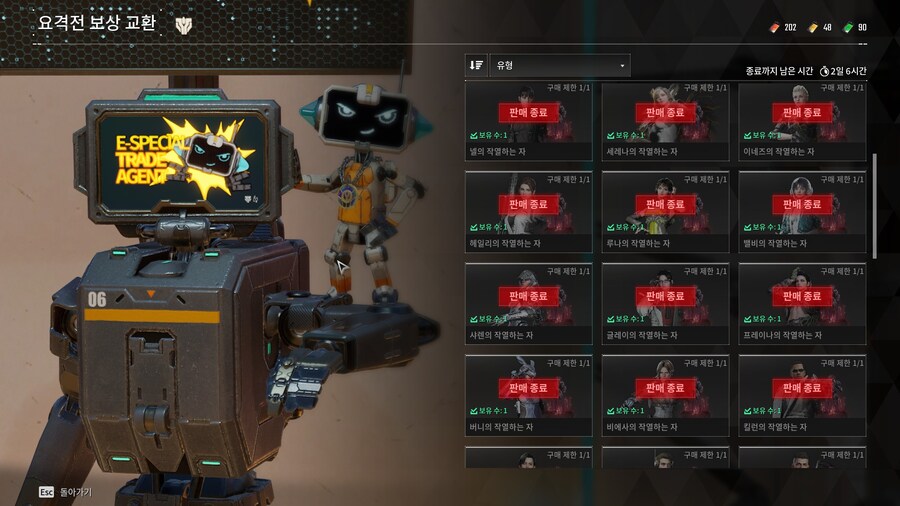Choose the 비에사의 작열하는 자 item card
This screenshot has height=506, width=900.
(665, 396)
